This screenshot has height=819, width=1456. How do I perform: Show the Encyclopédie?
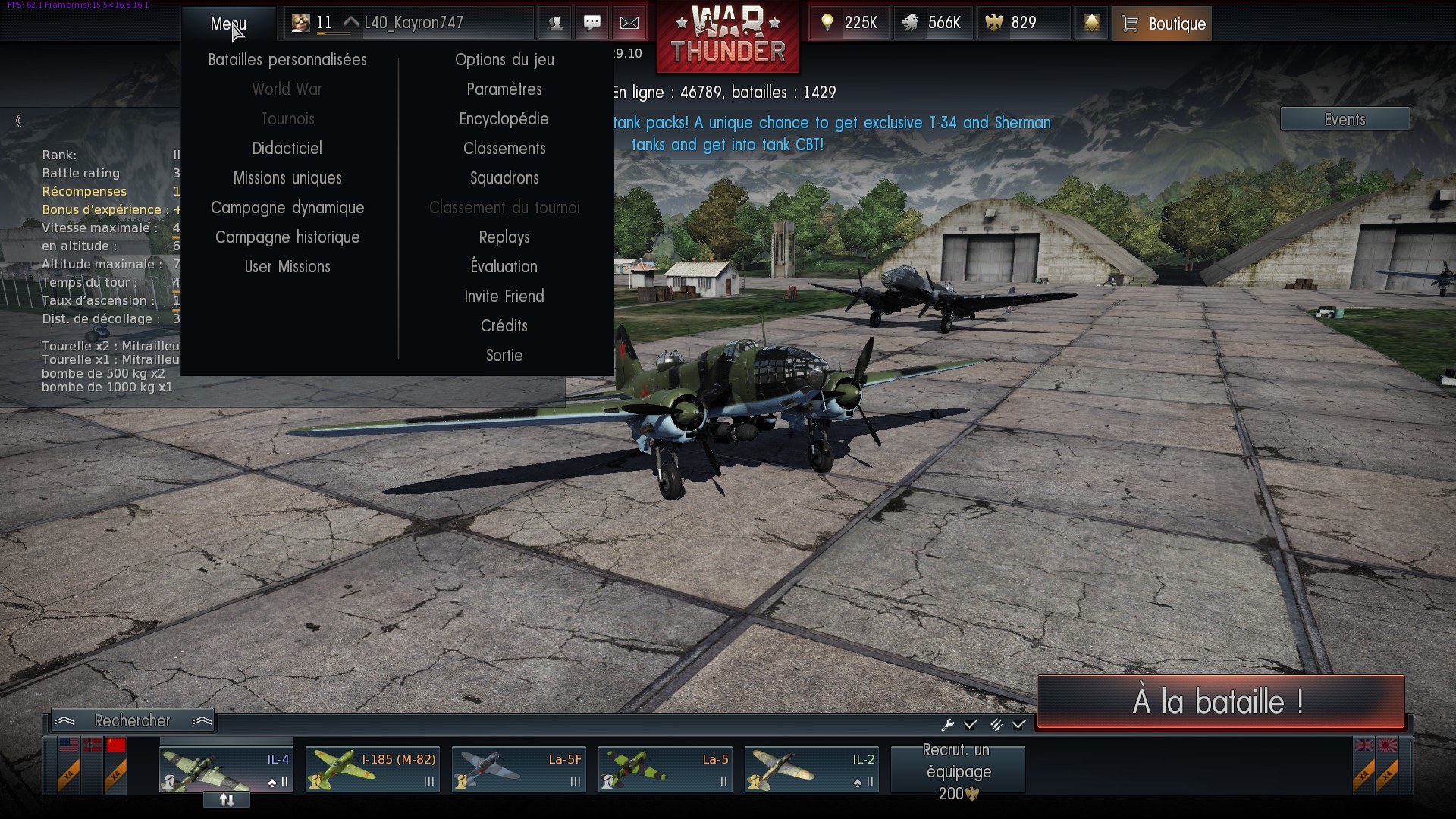pyautogui.click(x=504, y=119)
